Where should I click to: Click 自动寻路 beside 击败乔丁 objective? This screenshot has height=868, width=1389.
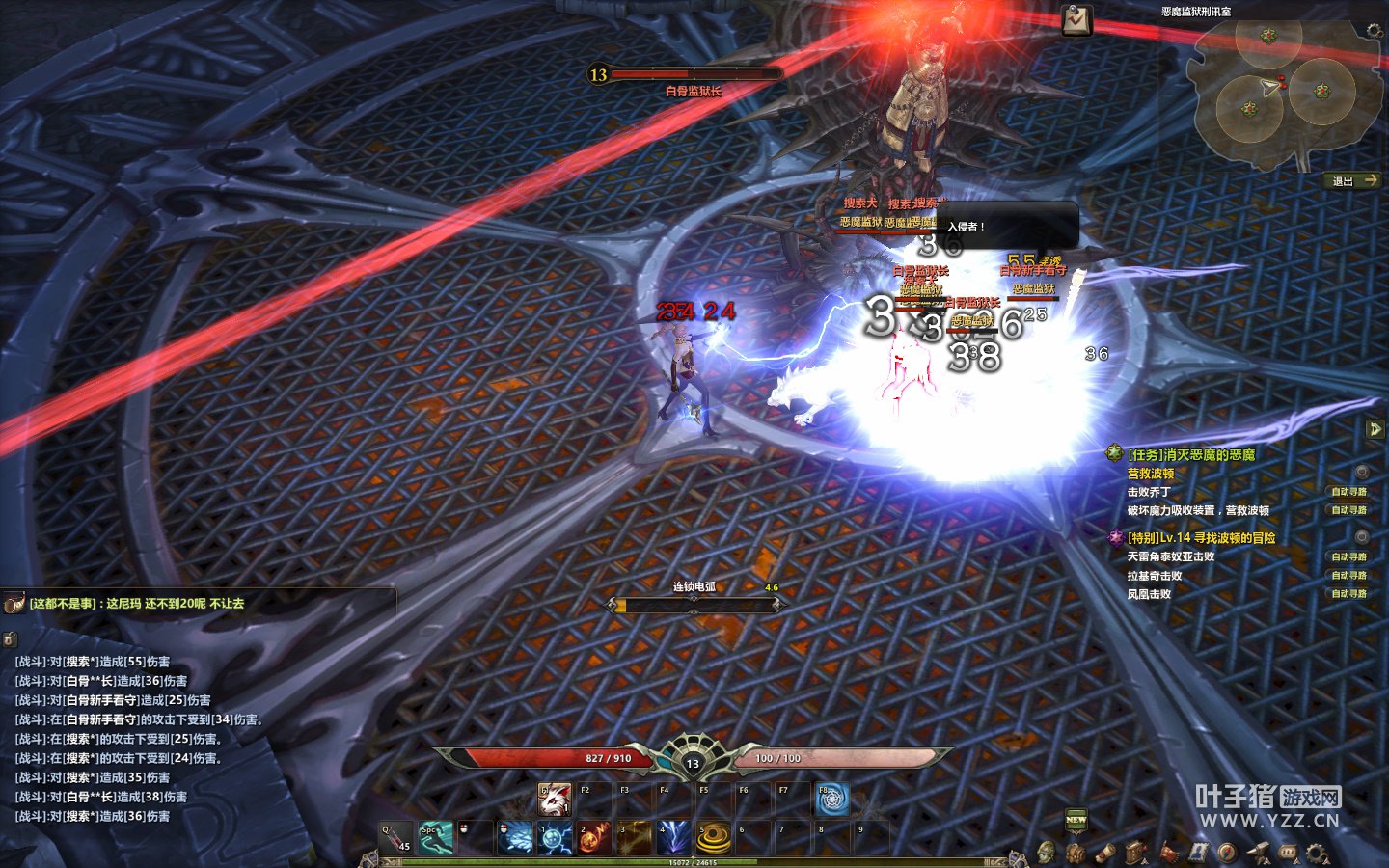coord(1348,492)
